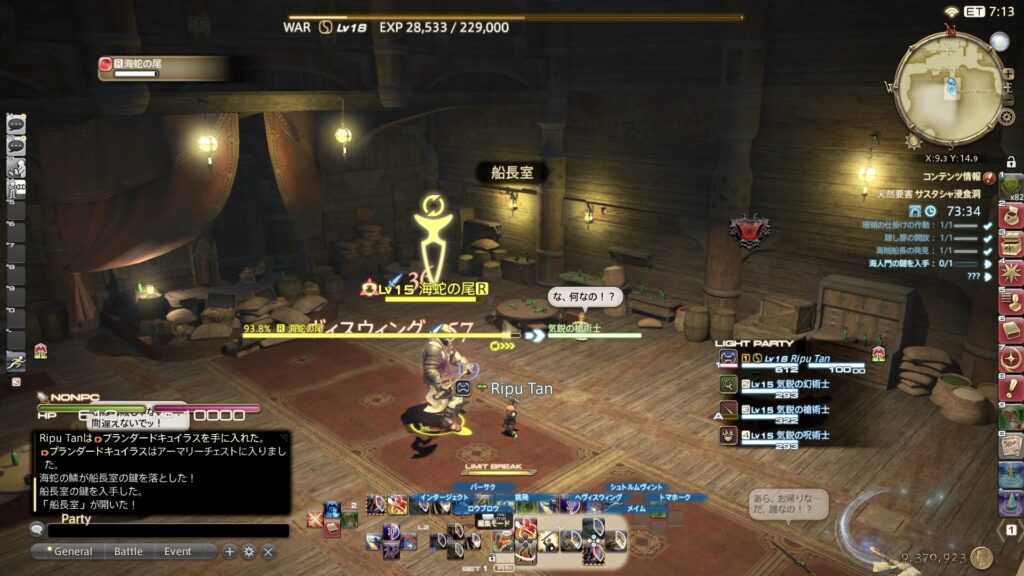Close the chat log with the X button
Viewport: 1024px width, 576px height.
coord(268,551)
